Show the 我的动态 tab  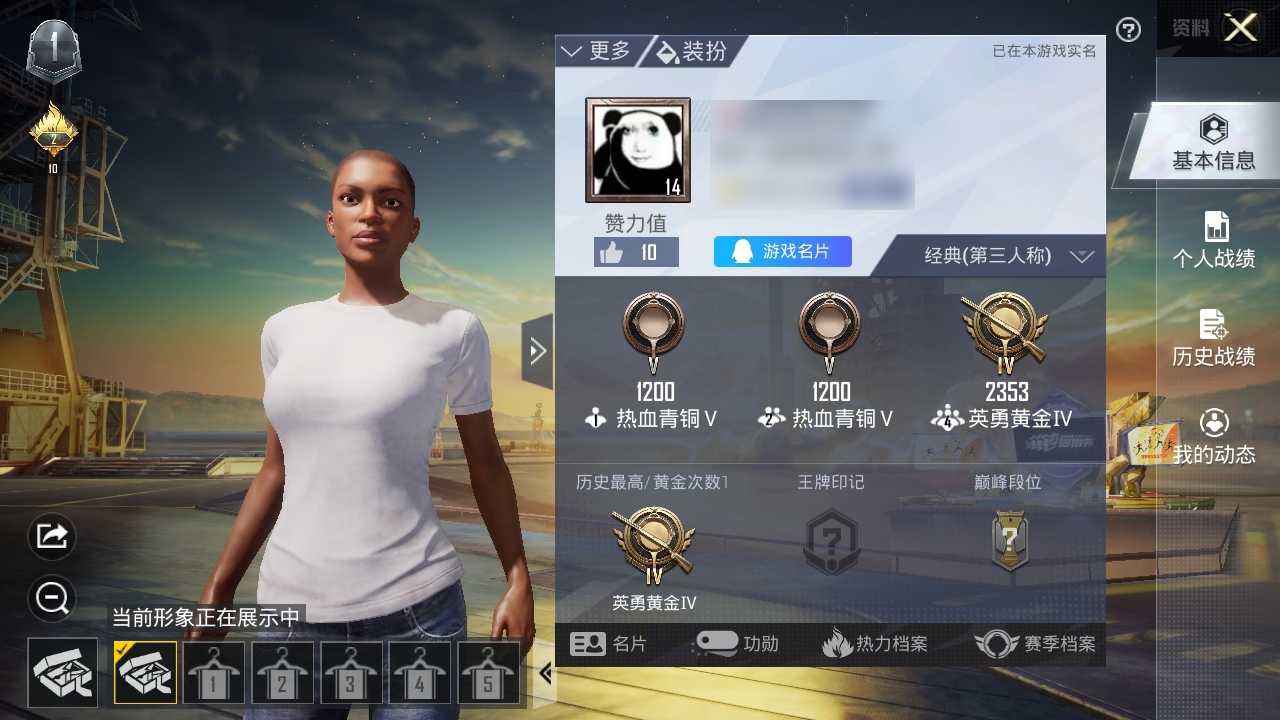pyautogui.click(x=1214, y=437)
